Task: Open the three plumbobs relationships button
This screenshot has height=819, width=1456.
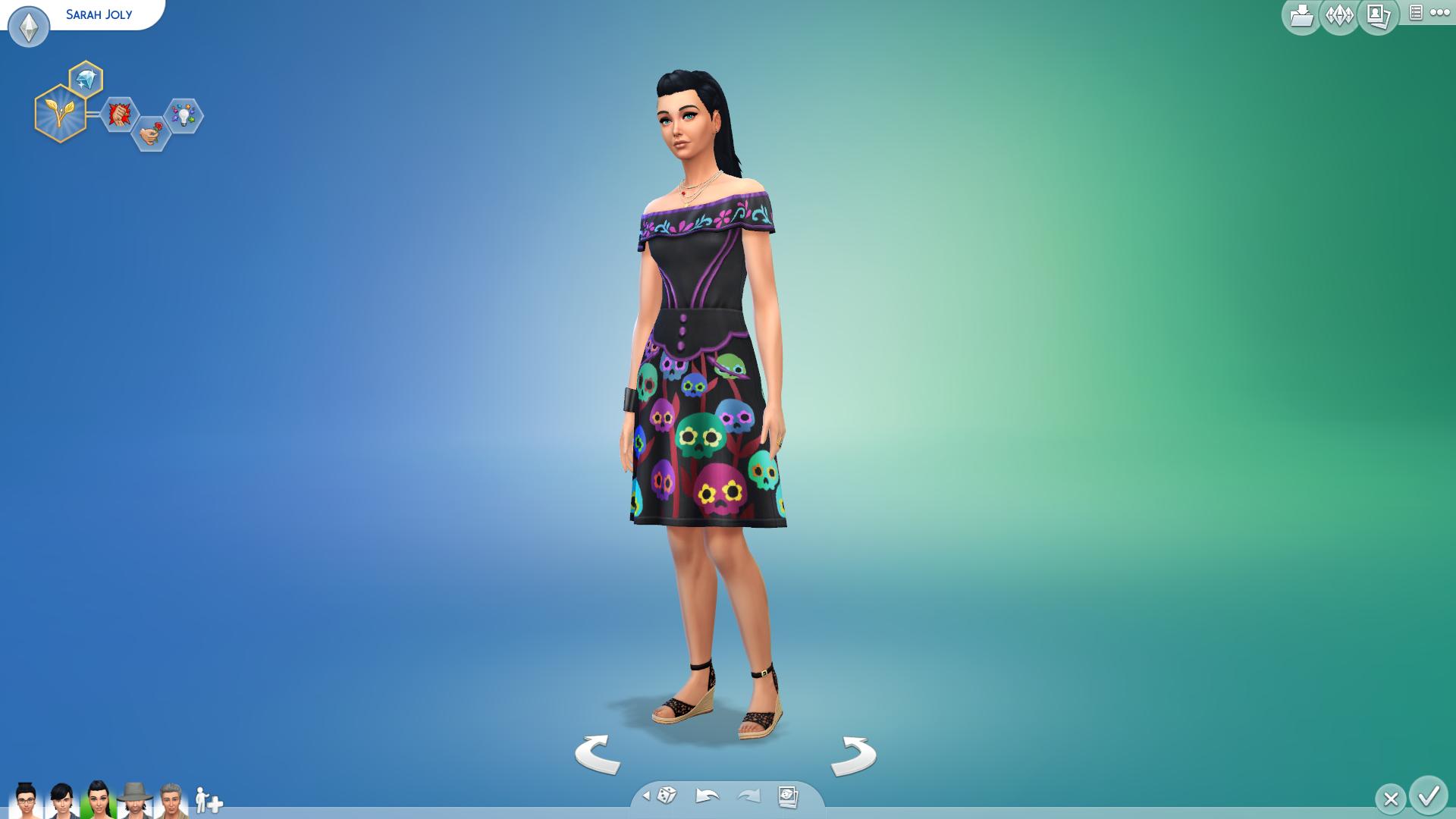Action: coord(1339,16)
